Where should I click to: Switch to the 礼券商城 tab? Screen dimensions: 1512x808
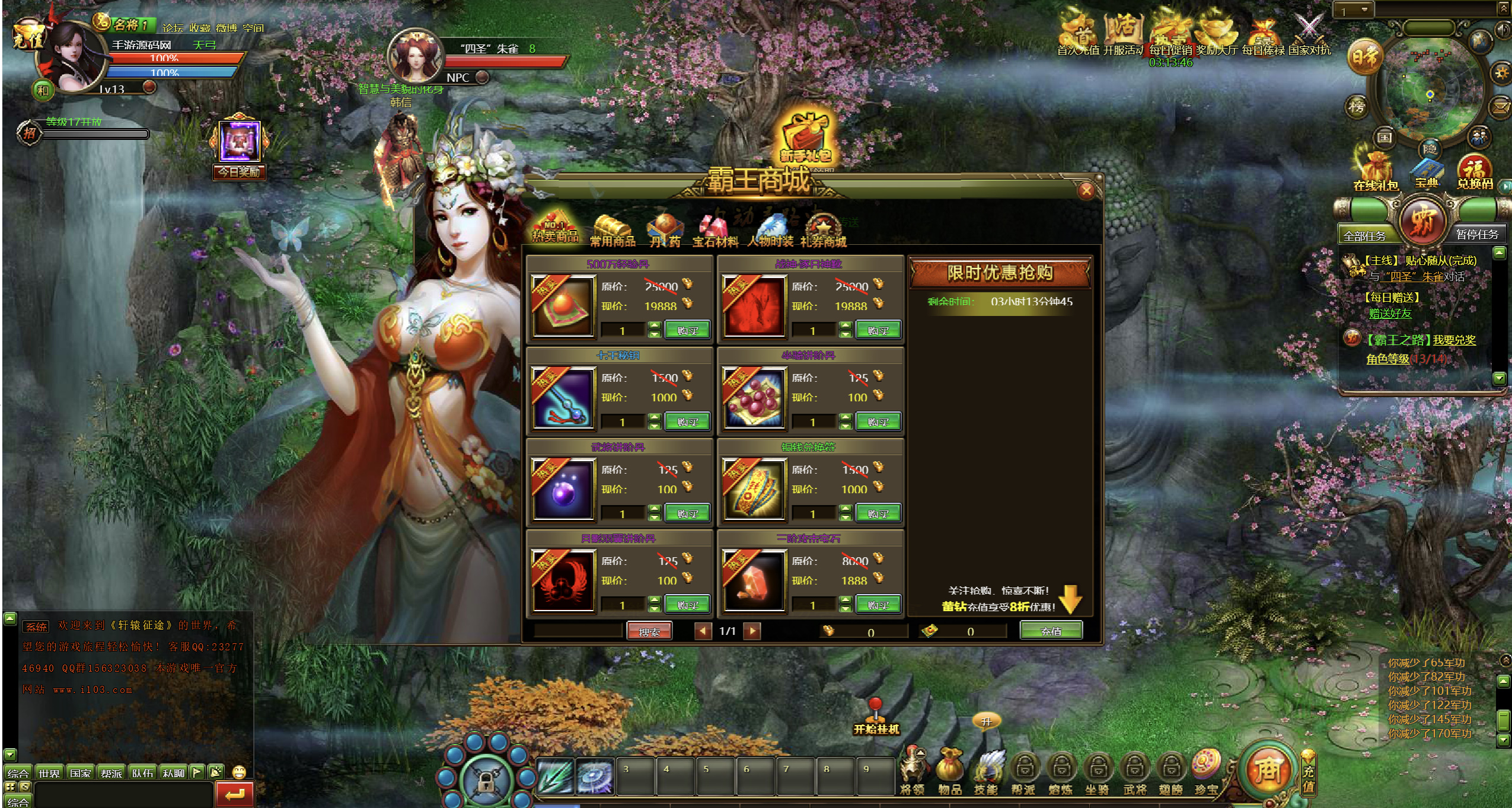pos(823,232)
